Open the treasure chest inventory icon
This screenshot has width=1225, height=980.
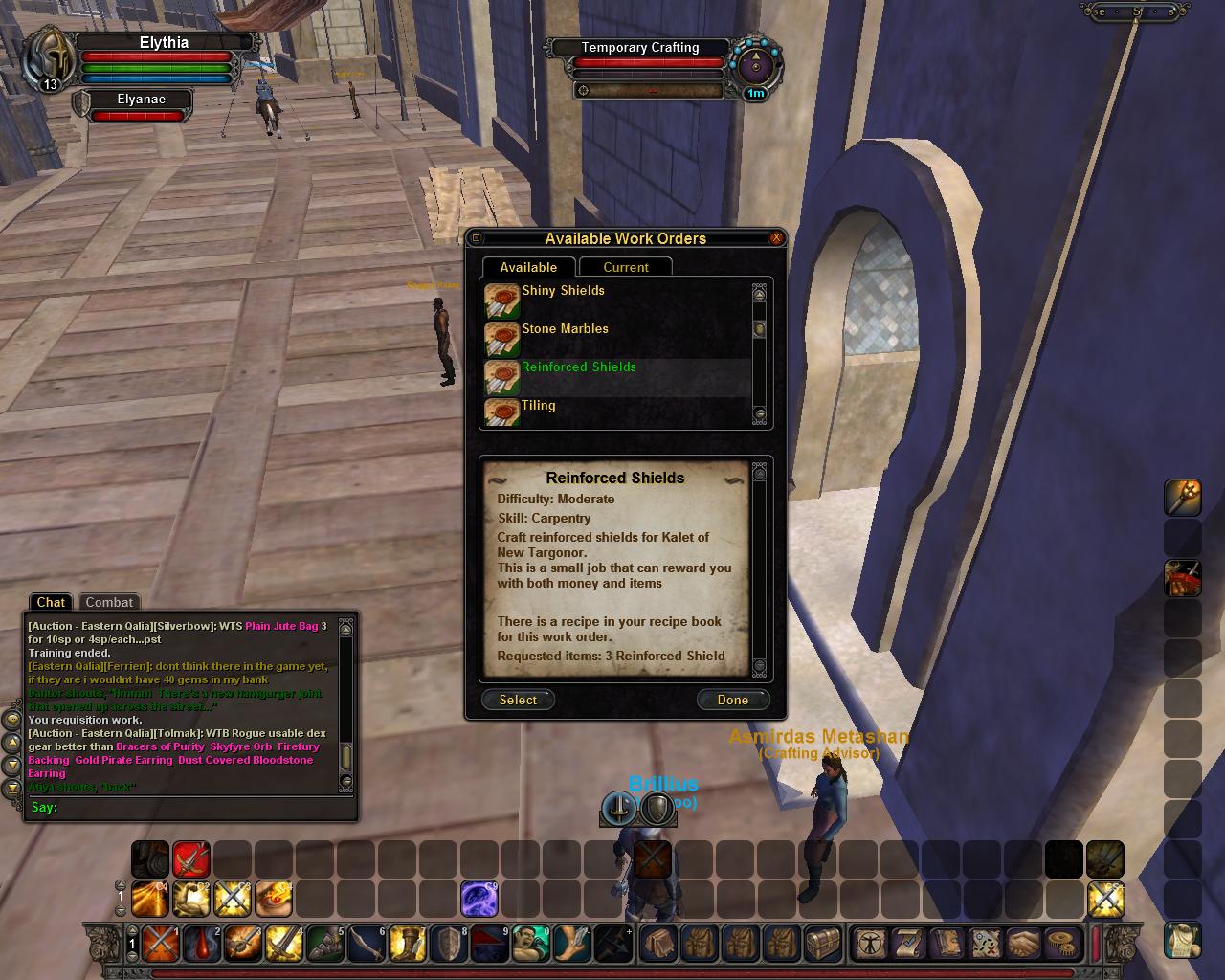tap(822, 945)
